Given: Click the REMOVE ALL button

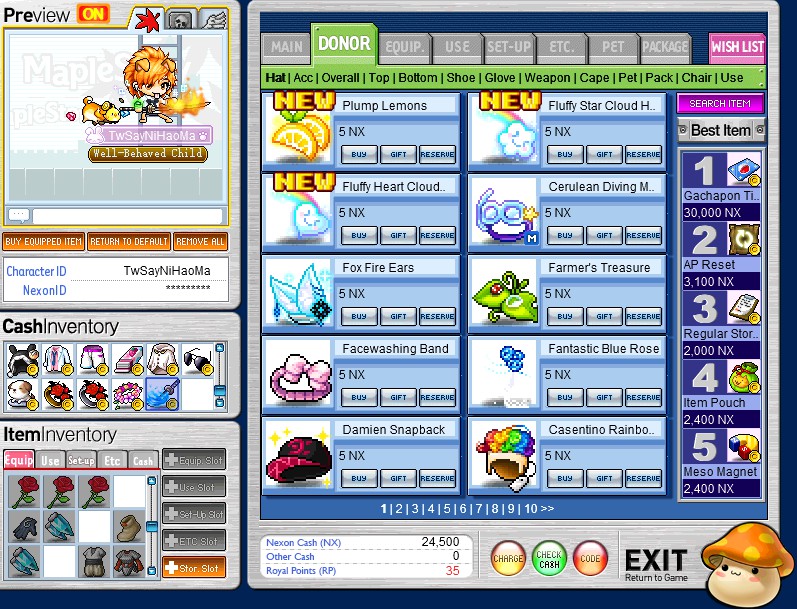Looking at the screenshot, I should (200, 242).
